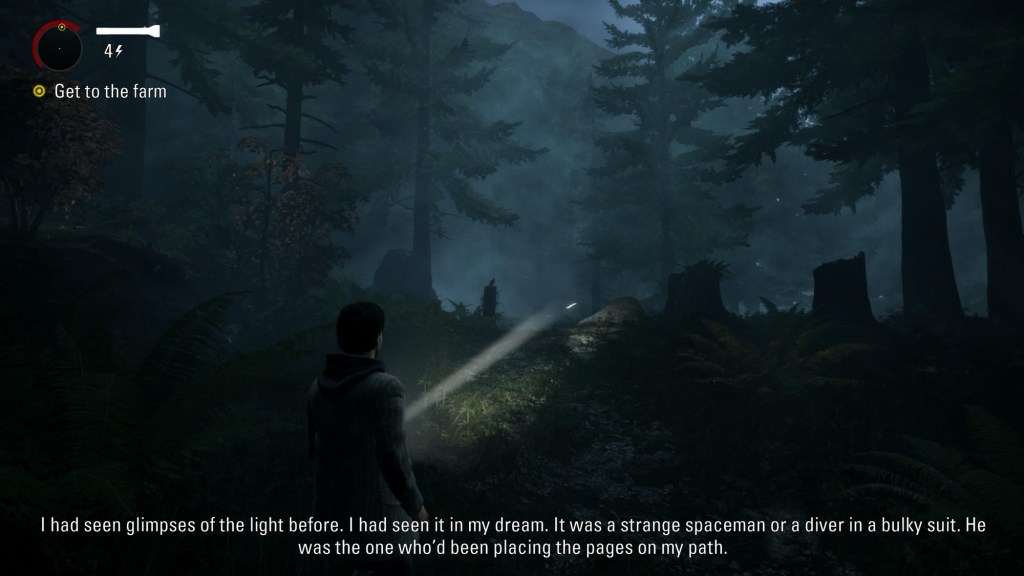The height and width of the screenshot is (576, 1024).
Task: Select the "Get to the farm" objective
Action: 110,92
